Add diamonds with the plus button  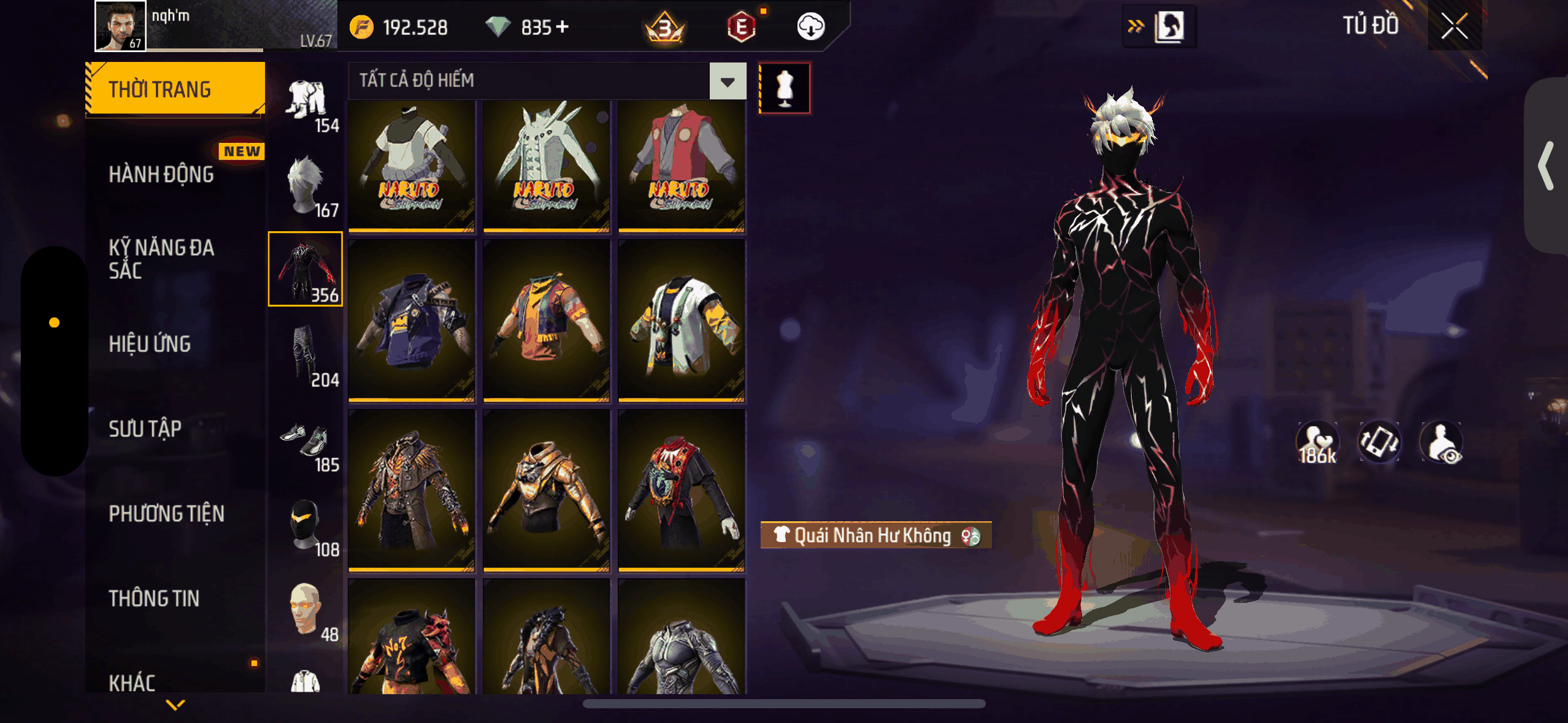pos(563,27)
